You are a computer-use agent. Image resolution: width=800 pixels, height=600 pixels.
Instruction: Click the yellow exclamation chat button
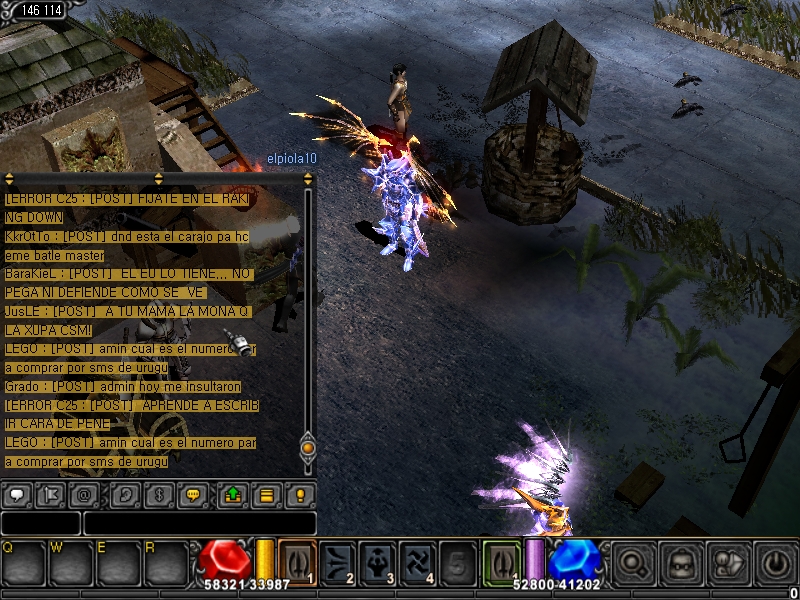click(299, 495)
